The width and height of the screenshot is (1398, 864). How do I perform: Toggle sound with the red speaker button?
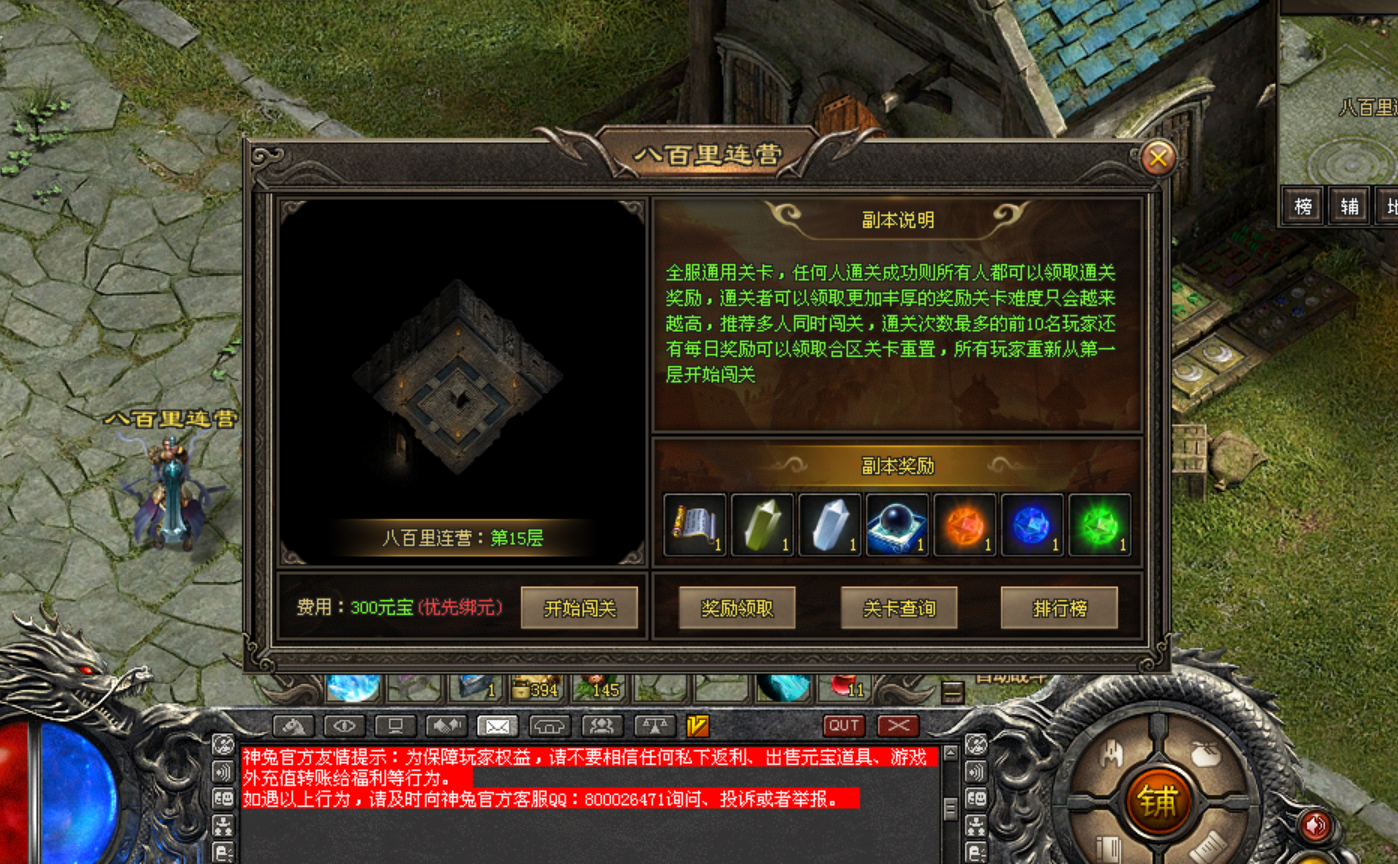click(1316, 826)
